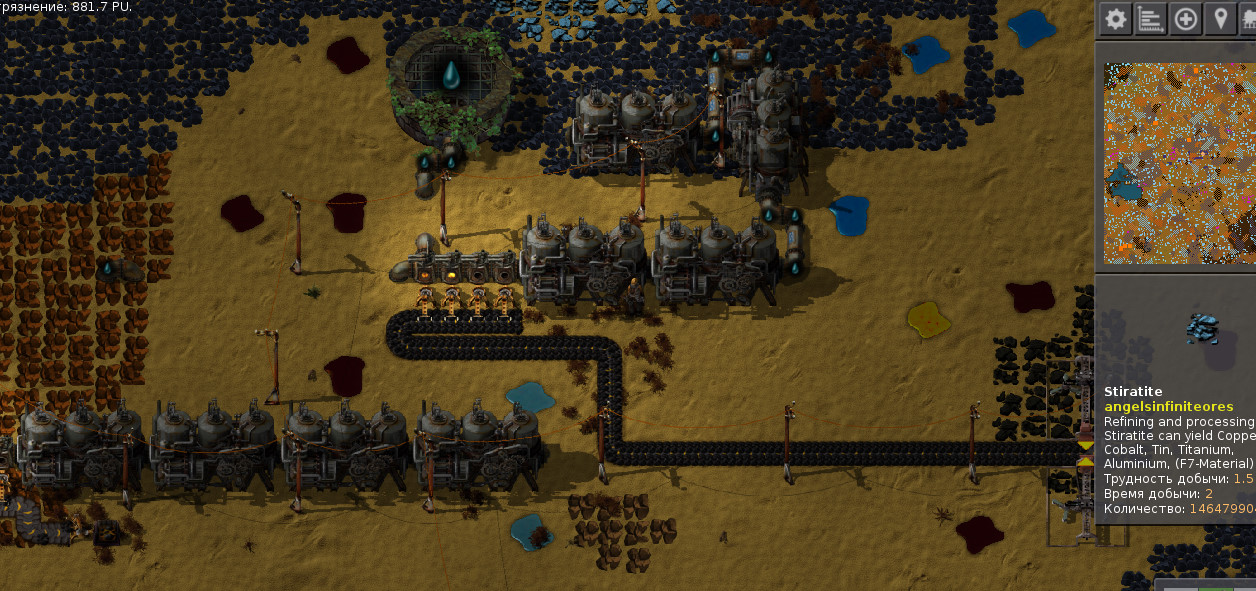This screenshot has height=591, width=1256.
Task: Click the circled plus button
Action: coord(1185,19)
